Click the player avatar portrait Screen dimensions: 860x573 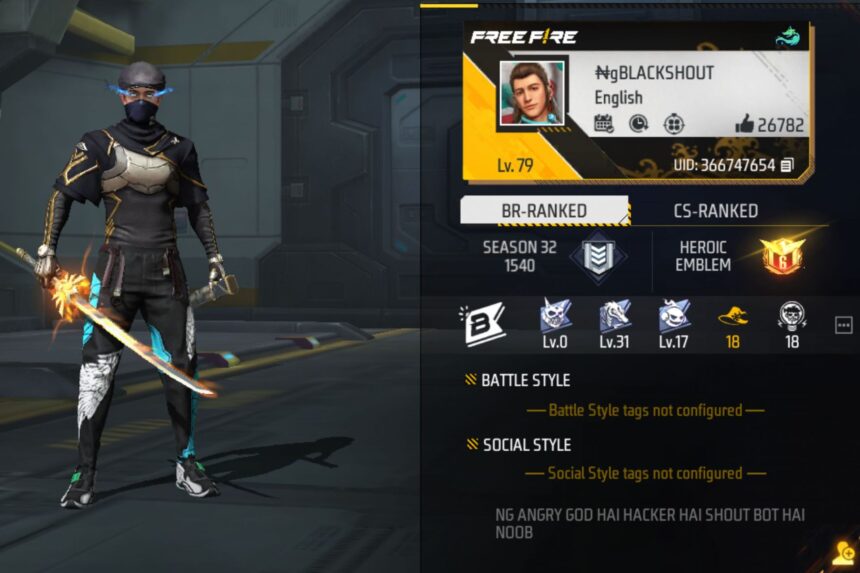coord(531,93)
